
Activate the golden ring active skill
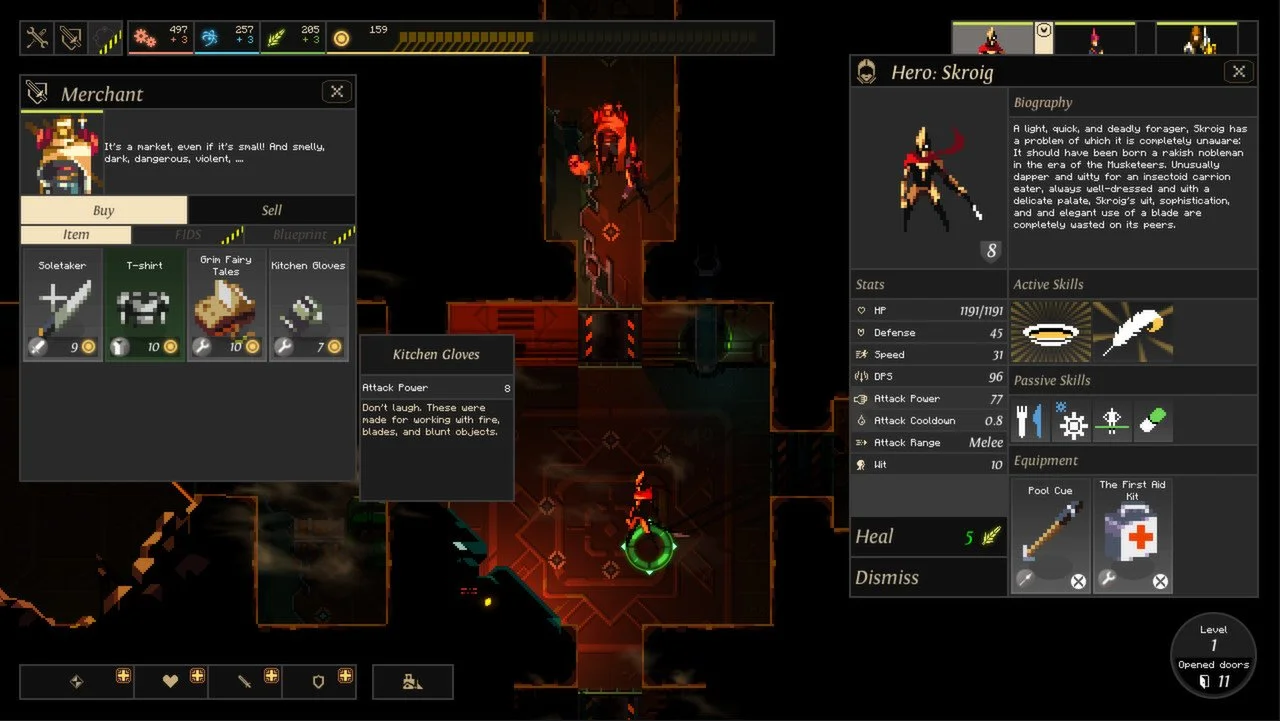click(1050, 332)
